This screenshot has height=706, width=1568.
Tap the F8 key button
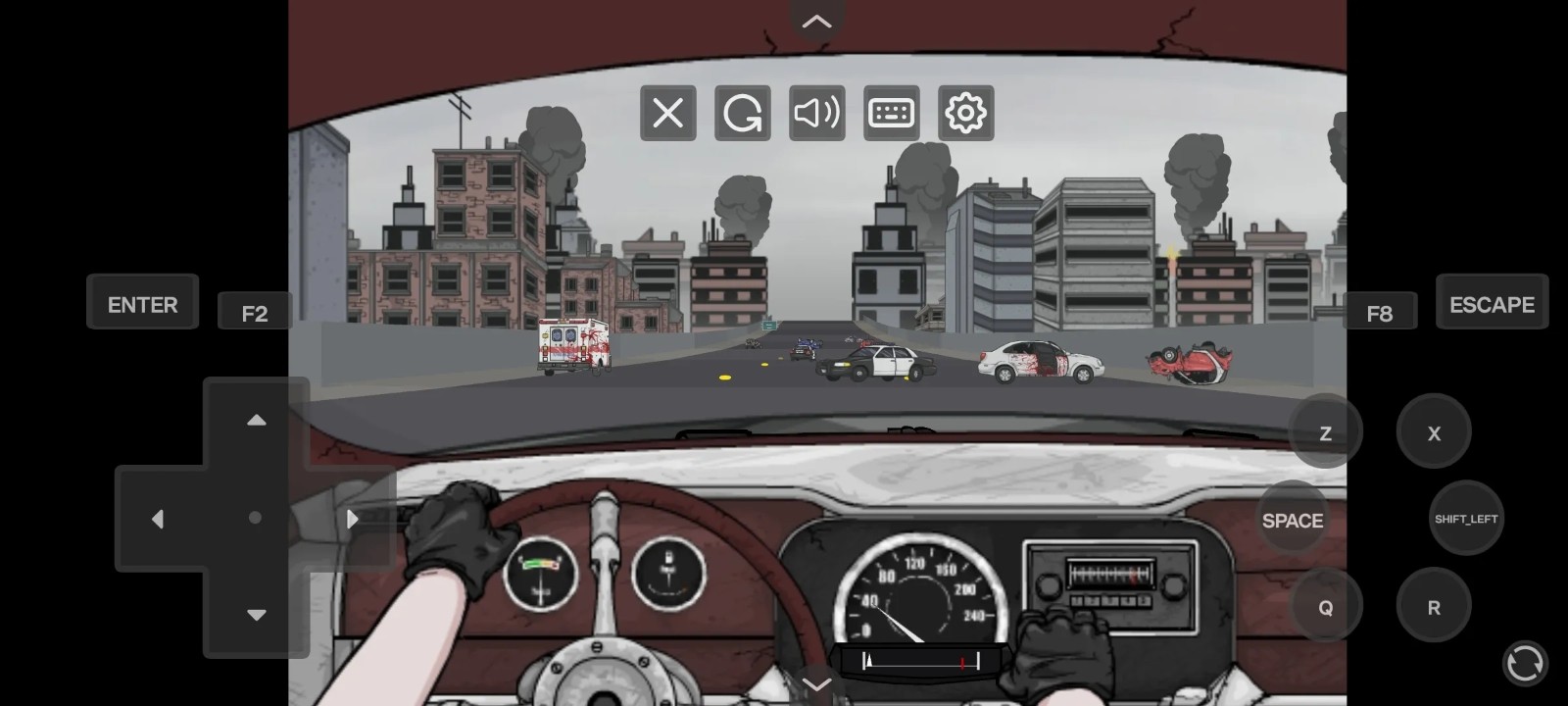[1381, 312]
